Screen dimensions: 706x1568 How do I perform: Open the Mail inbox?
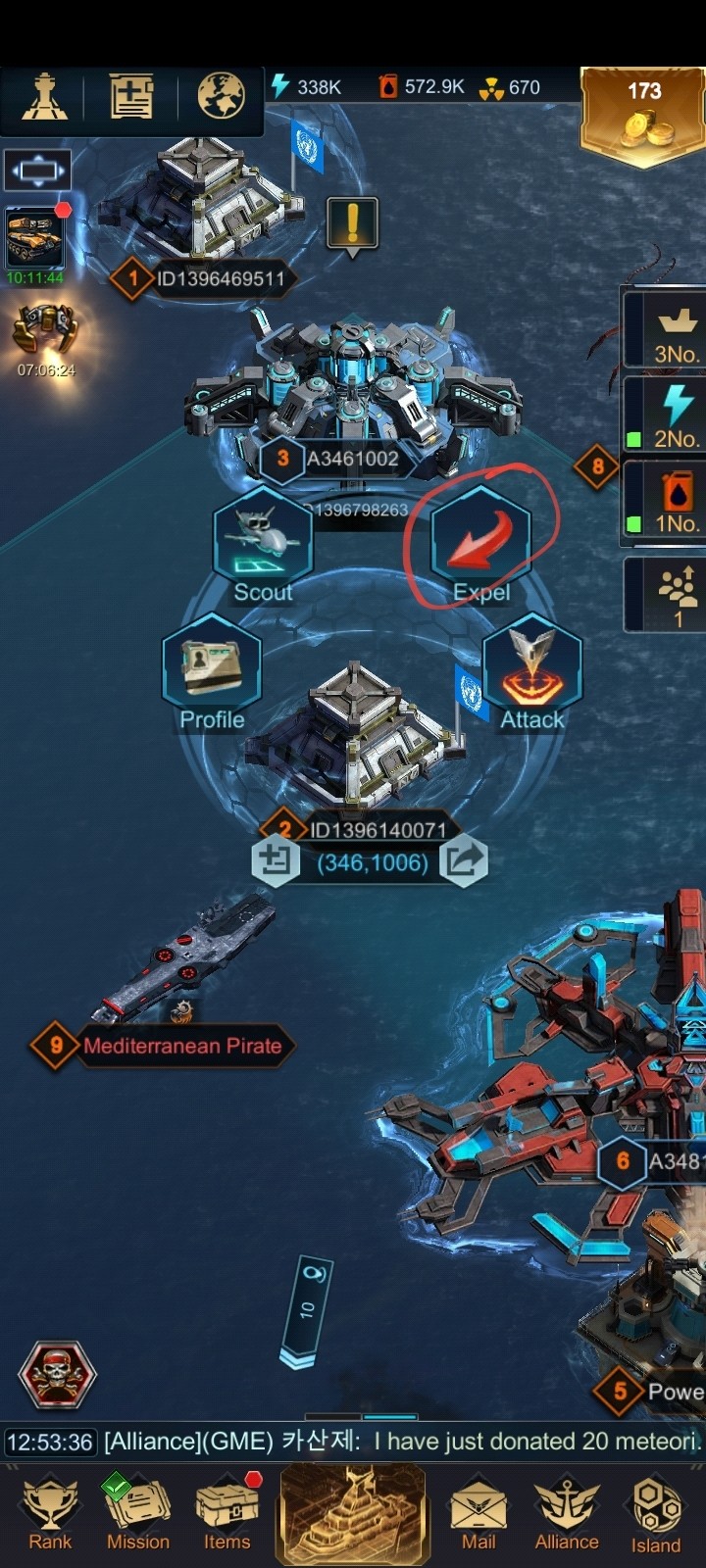(479, 1512)
